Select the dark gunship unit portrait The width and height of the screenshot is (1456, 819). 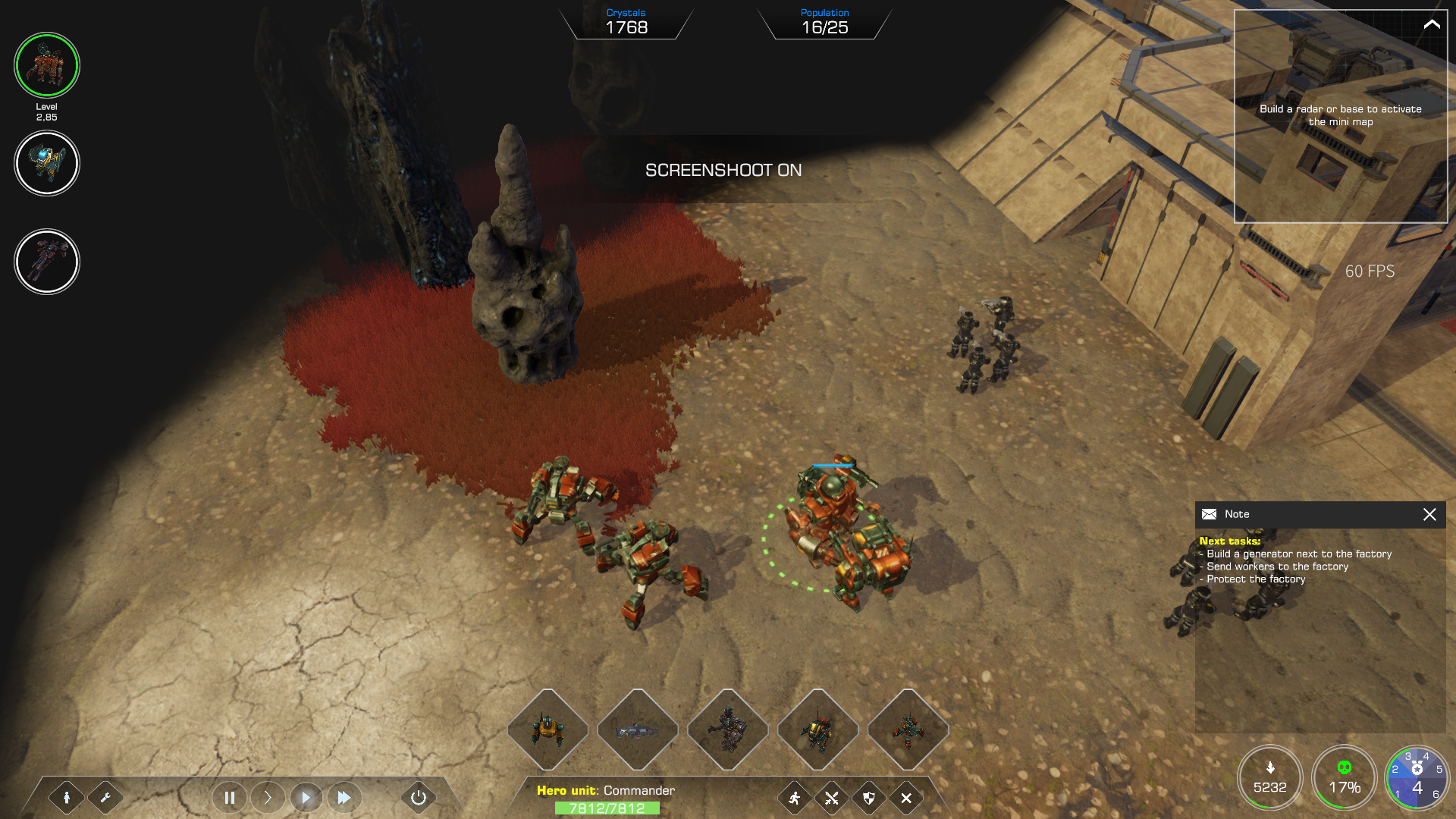[47, 262]
